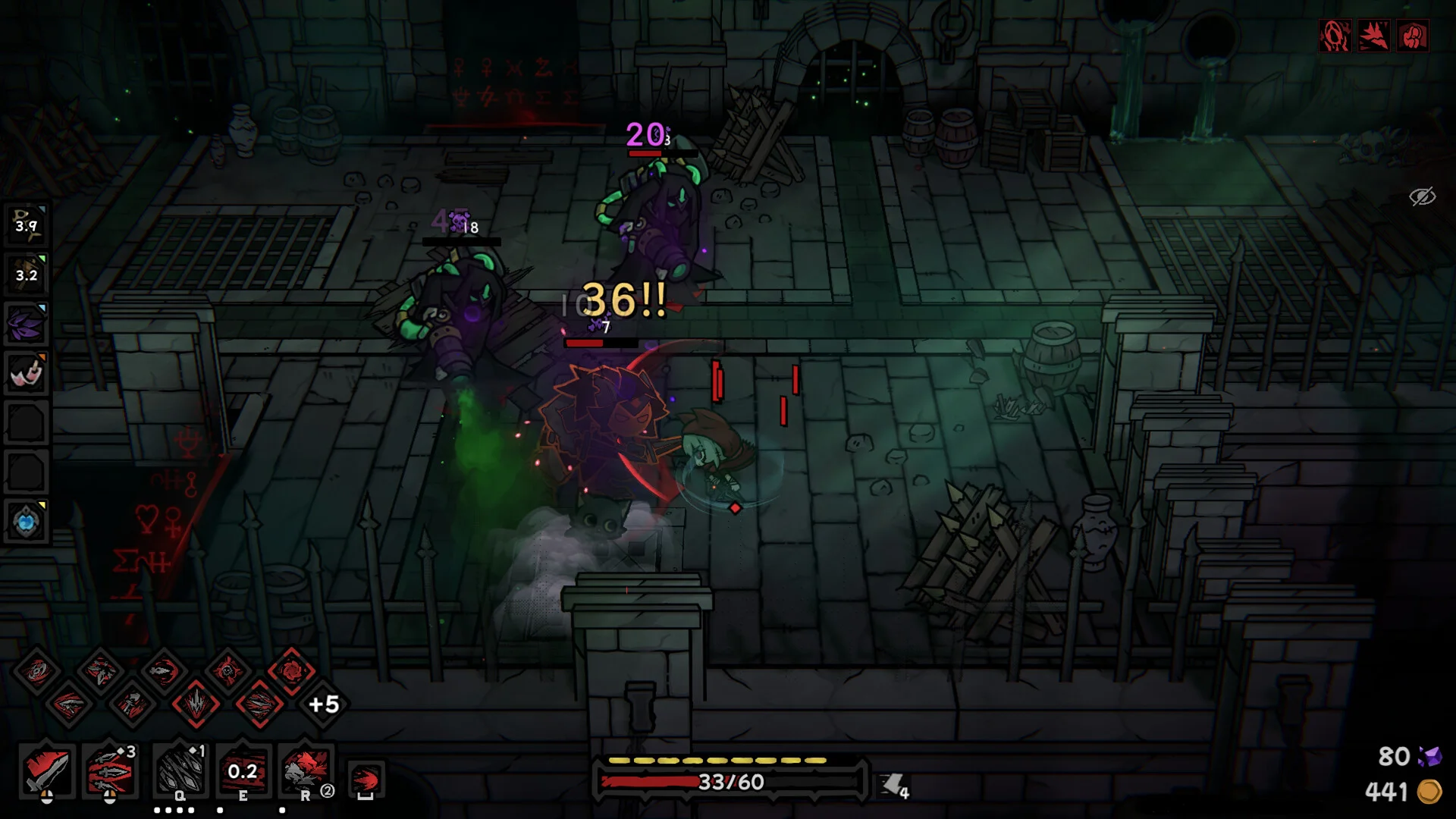
Task: Activate the red dash ability icon
Action: pos(366,779)
